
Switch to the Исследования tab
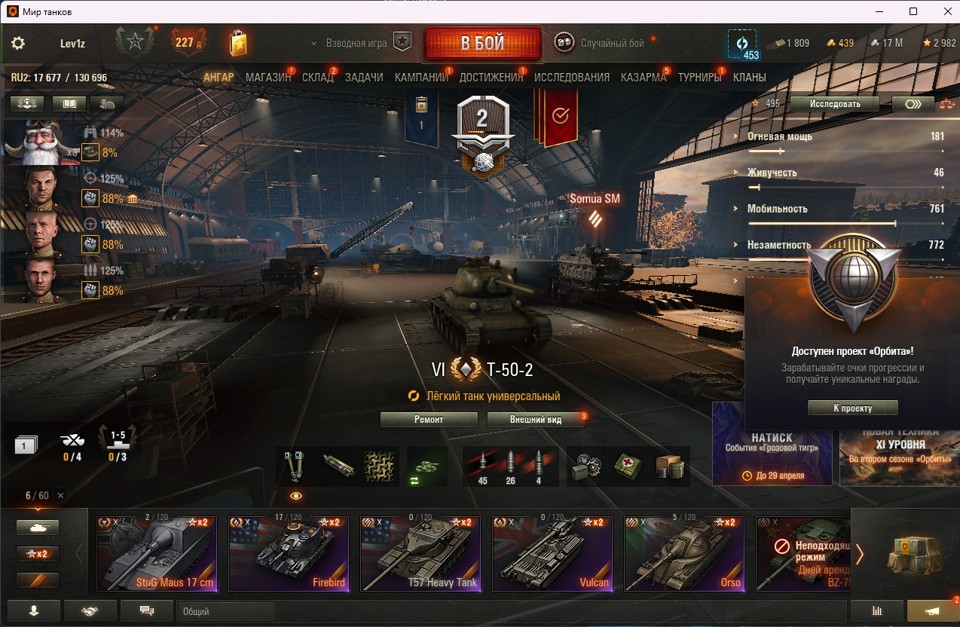pyautogui.click(x=571, y=77)
